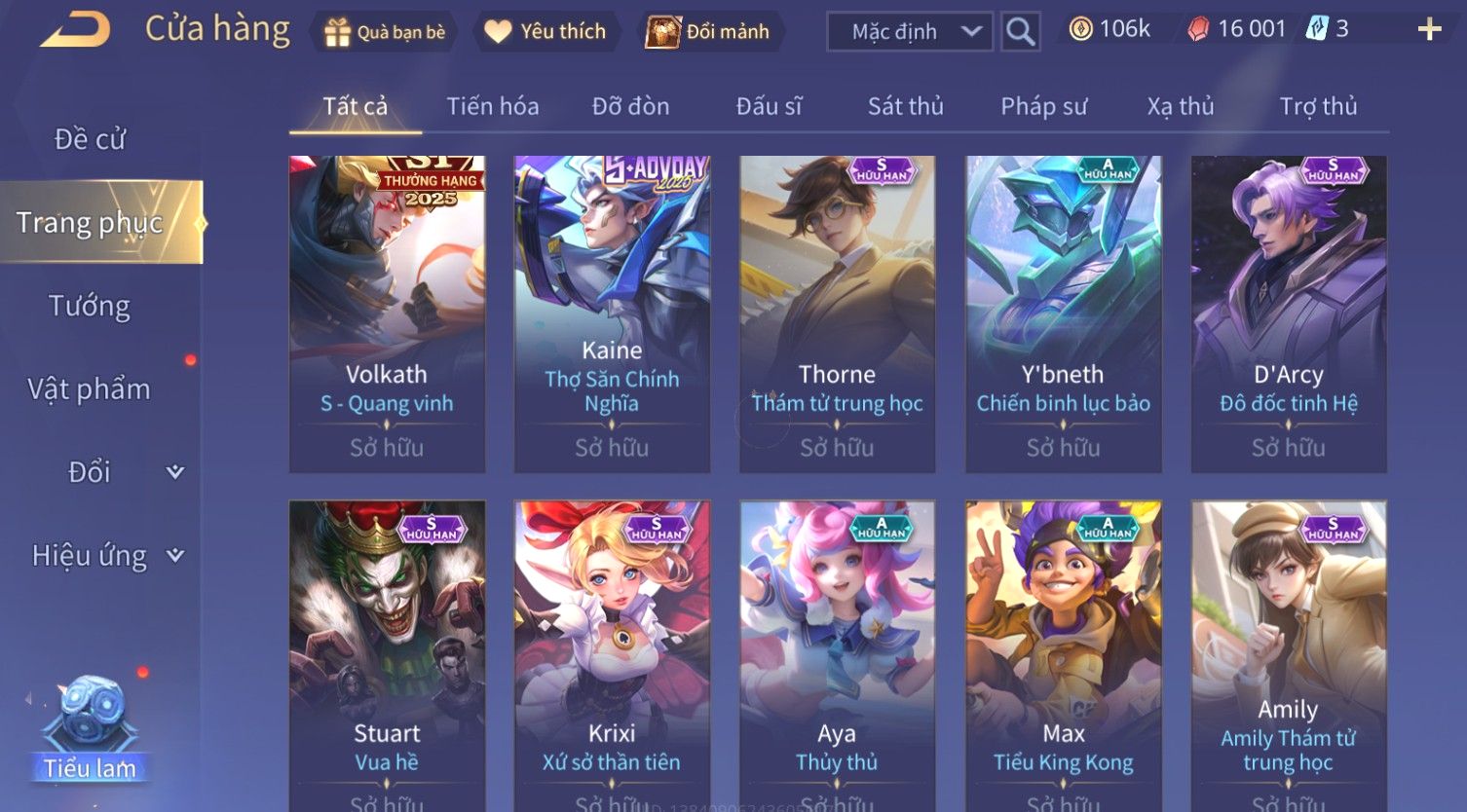Switch to the Đỡ đòn tab
The image size is (1467, 812).
tap(630, 106)
